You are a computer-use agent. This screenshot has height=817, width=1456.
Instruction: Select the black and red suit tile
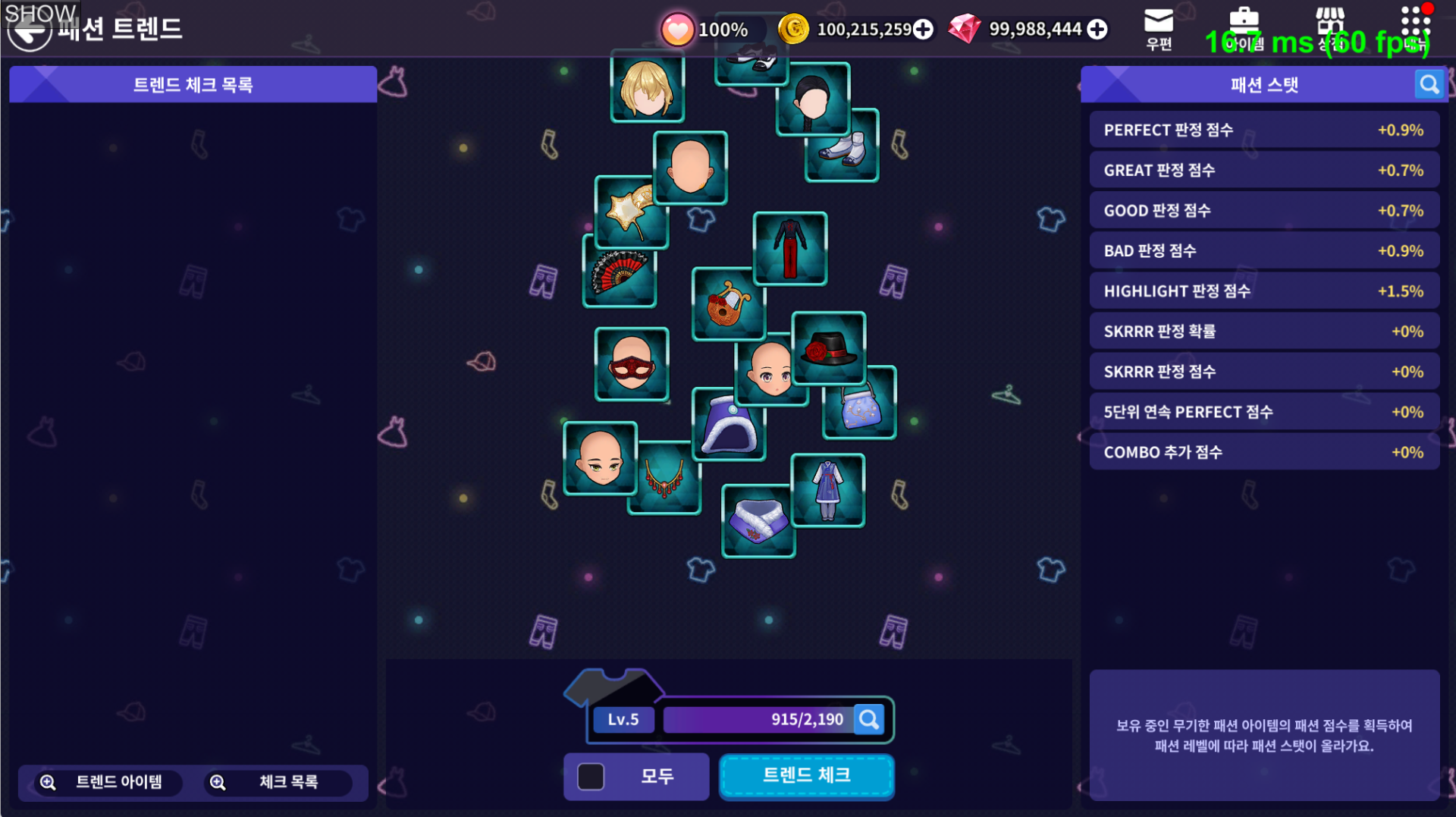789,248
